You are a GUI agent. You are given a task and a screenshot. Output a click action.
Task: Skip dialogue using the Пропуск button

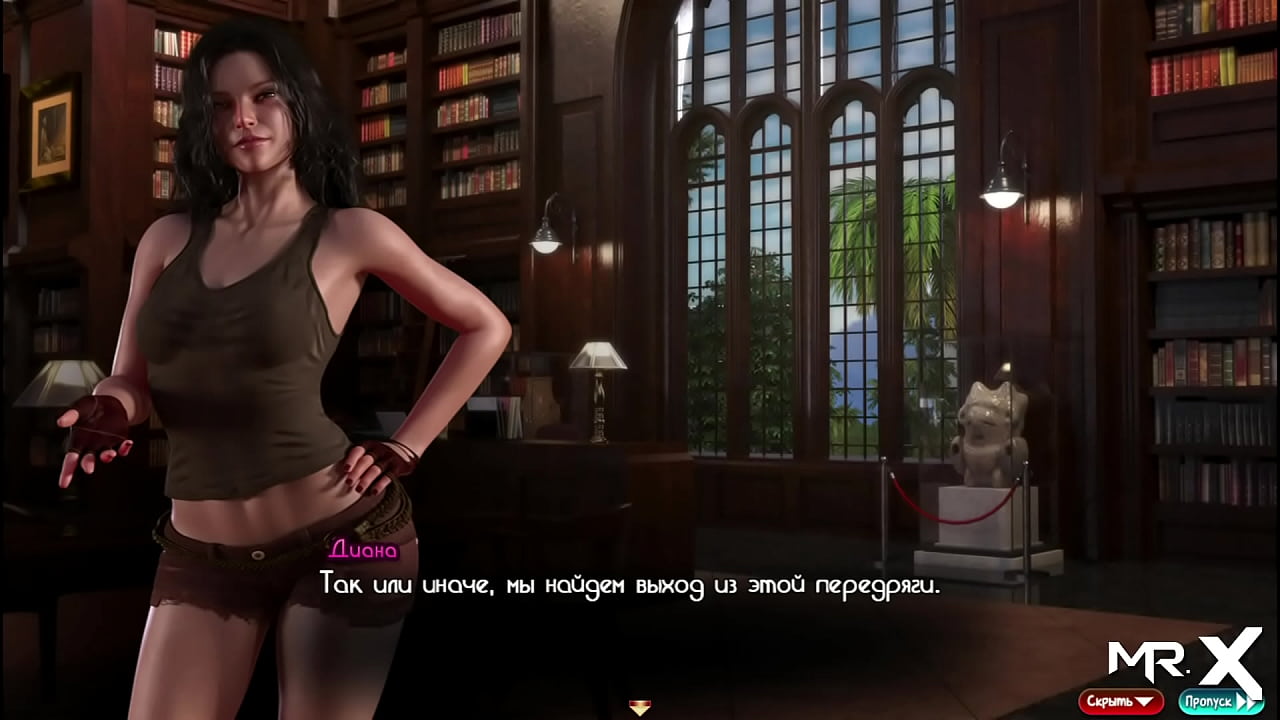[x=1220, y=701]
